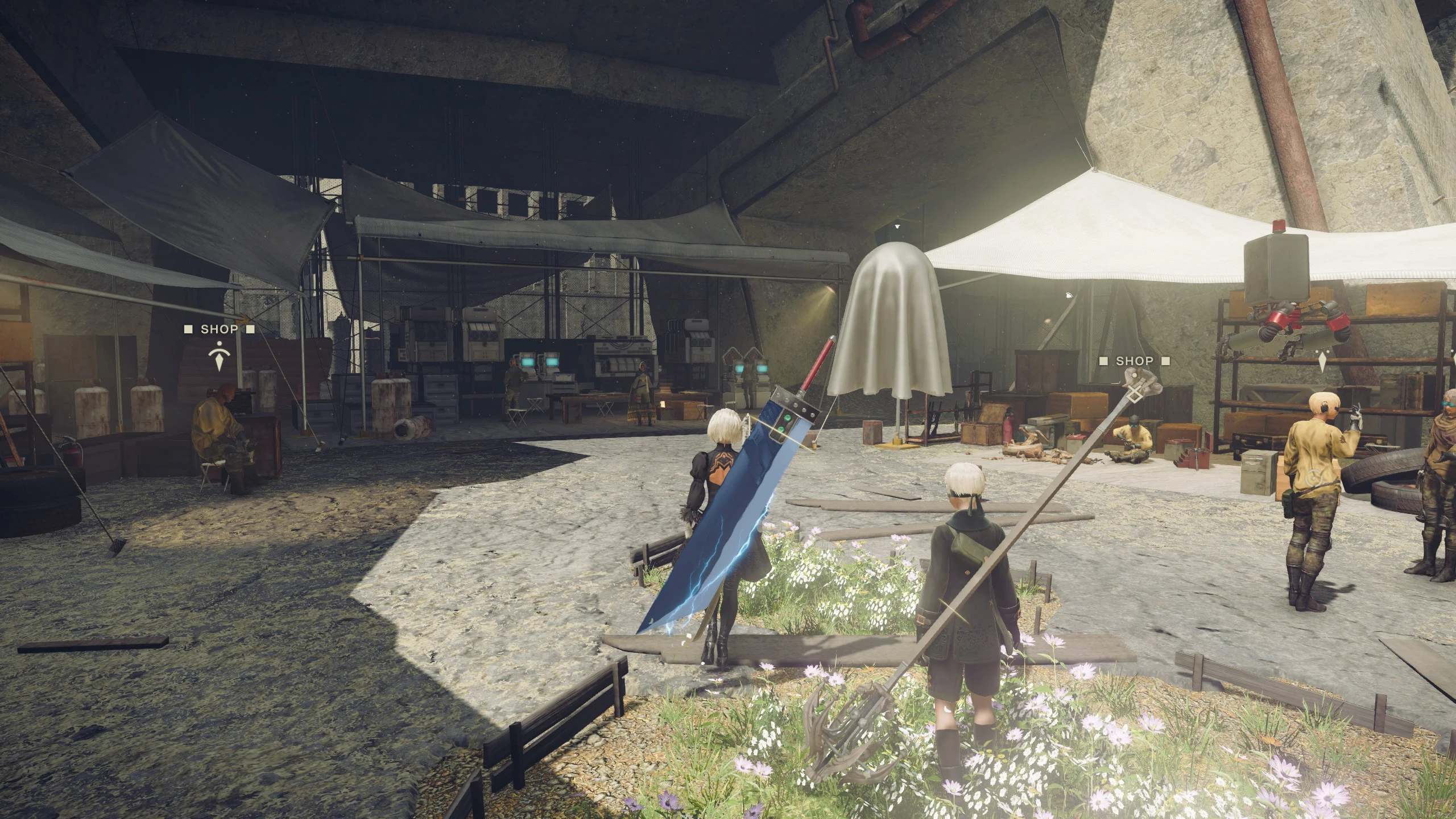1456x819 pixels.
Task: Click the diamond marker below the hovering robot
Action: pyautogui.click(x=1322, y=362)
